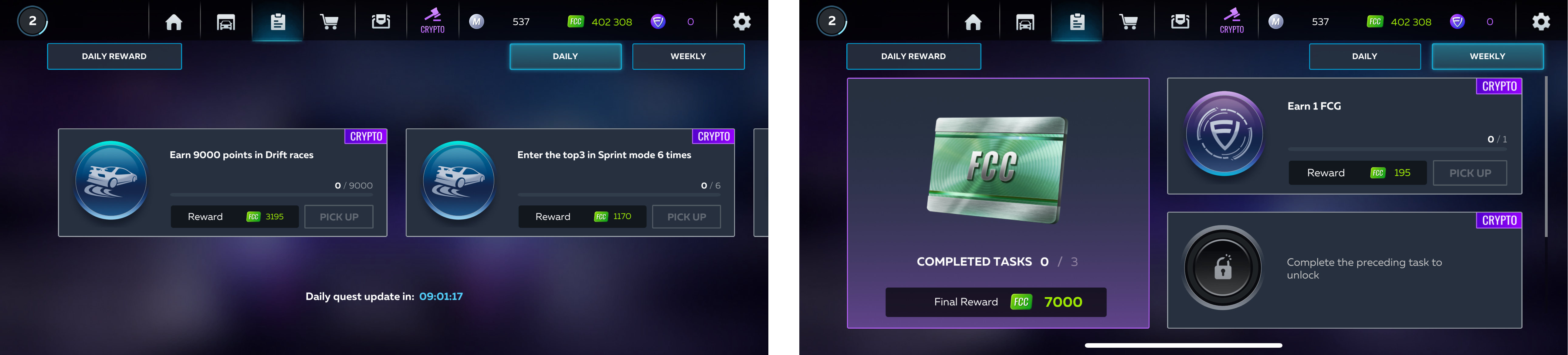
Task: Open the CRYPTO auction menu on the weekly screen
Action: [x=1231, y=21]
